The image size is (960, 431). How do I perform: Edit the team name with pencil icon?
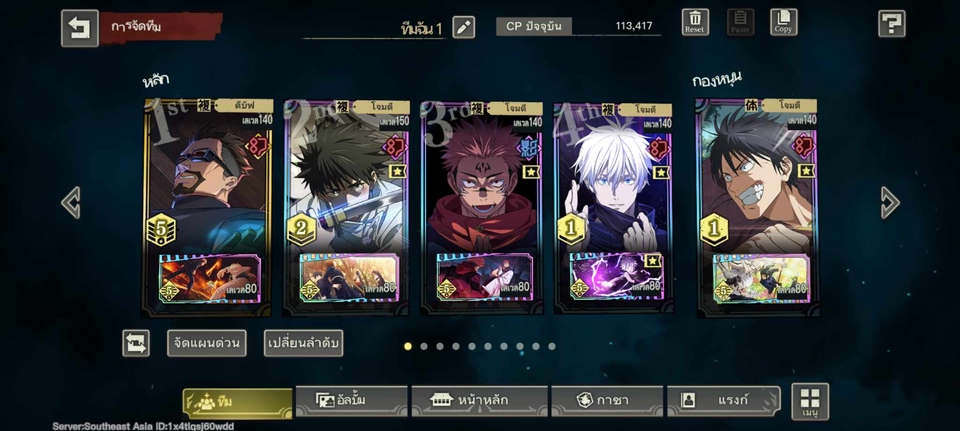tap(464, 27)
